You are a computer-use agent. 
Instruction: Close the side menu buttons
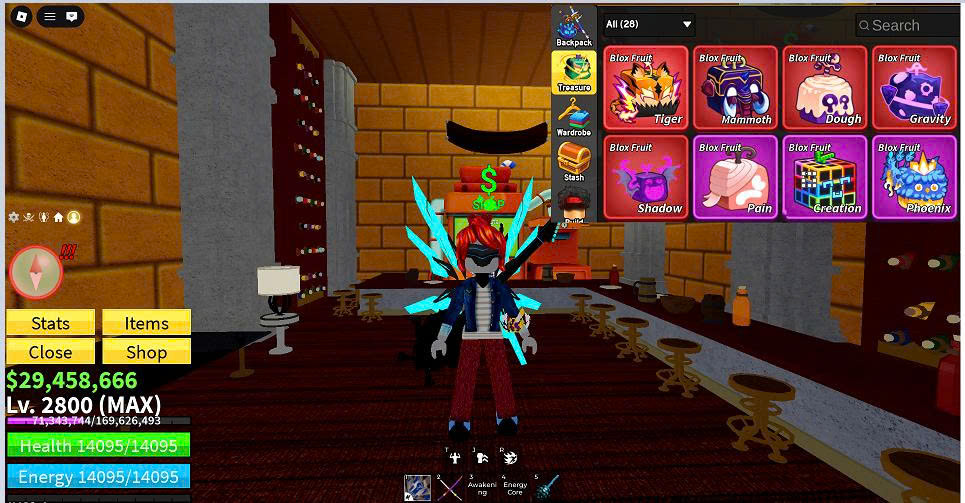[x=50, y=352]
